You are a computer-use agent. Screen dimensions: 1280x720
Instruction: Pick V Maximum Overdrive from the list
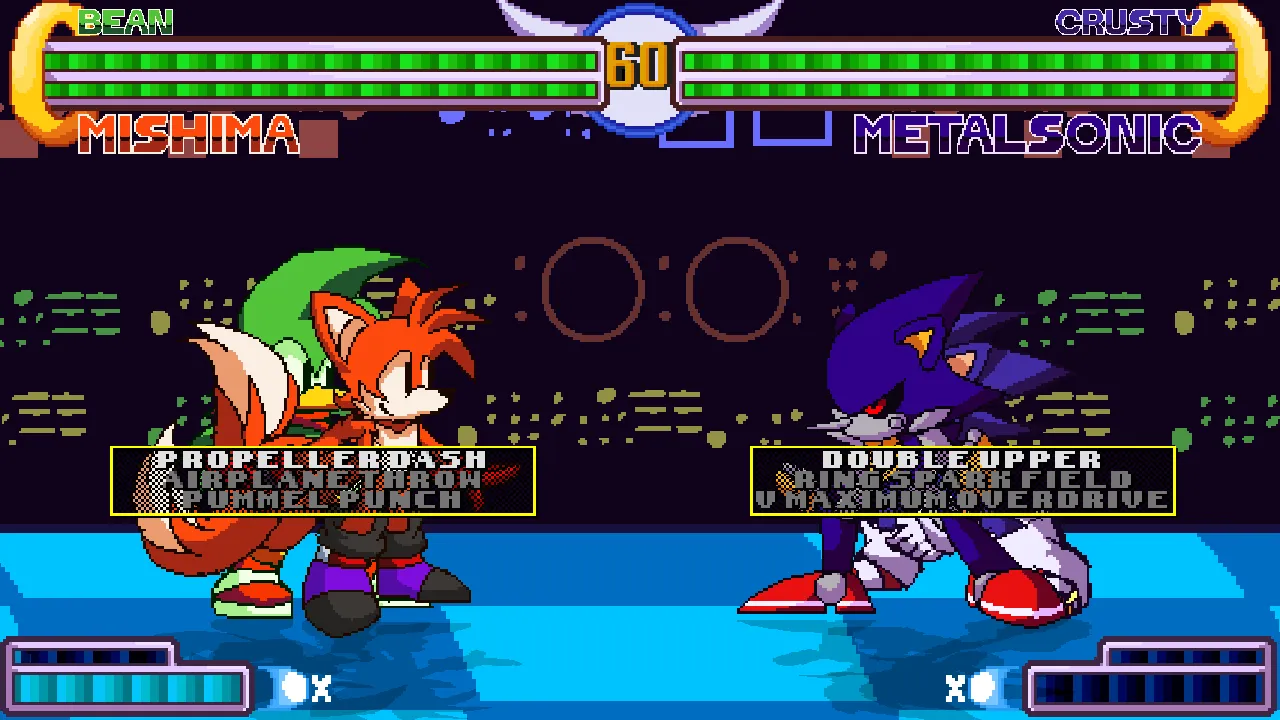(x=962, y=498)
